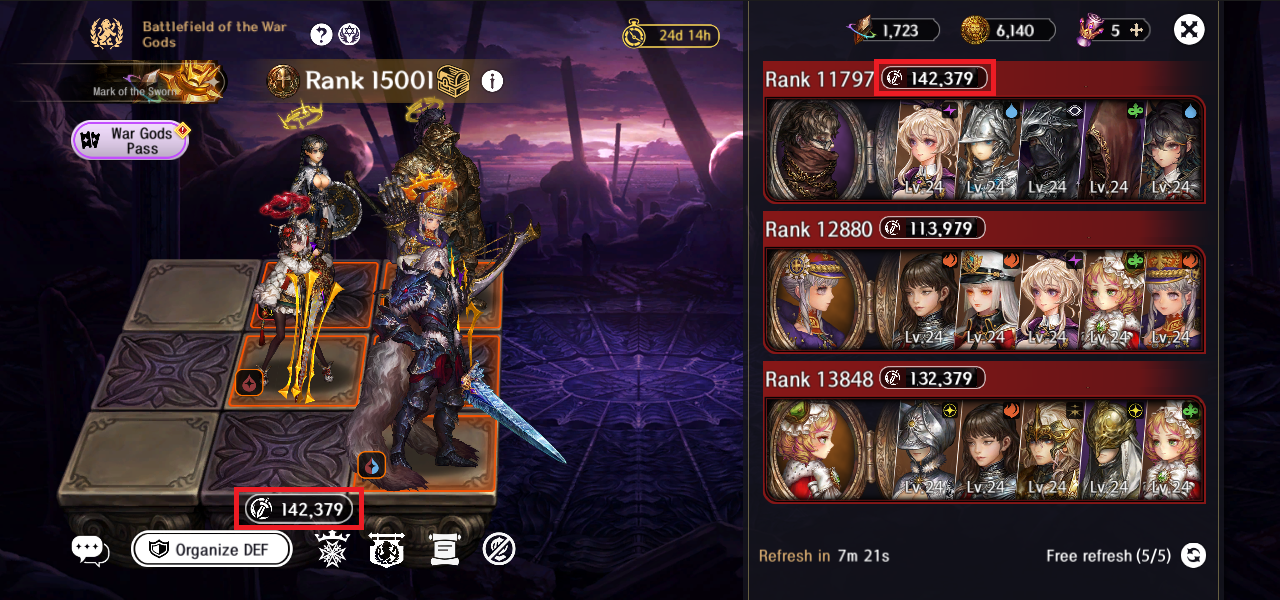The height and width of the screenshot is (600, 1280).
Task: Open the rank reward treasure chest
Action: click(x=455, y=81)
